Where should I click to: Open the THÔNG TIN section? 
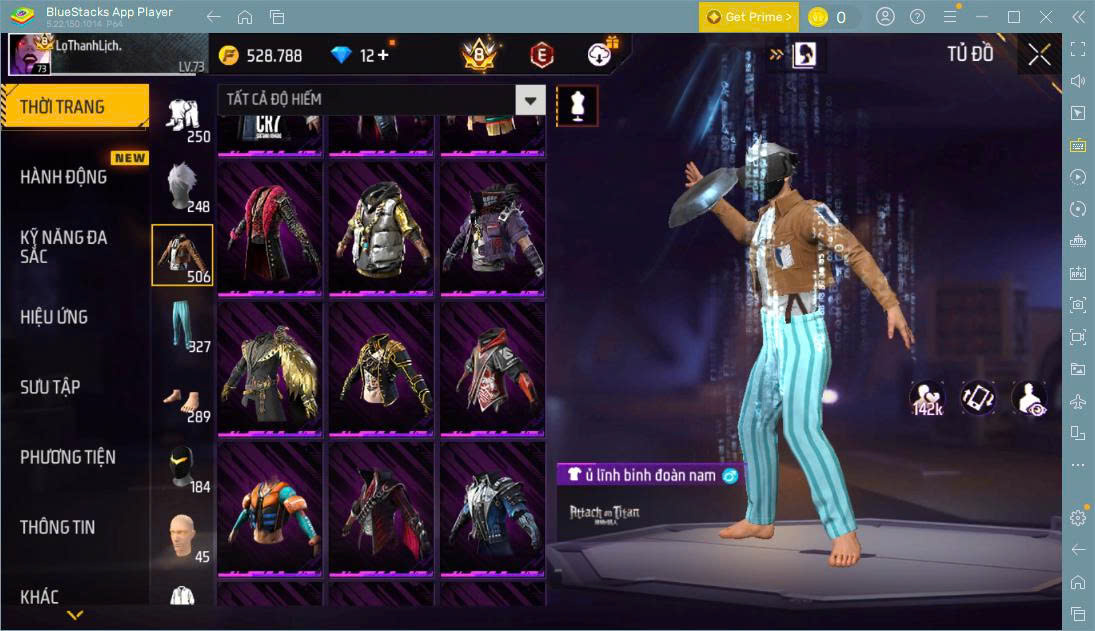point(58,527)
